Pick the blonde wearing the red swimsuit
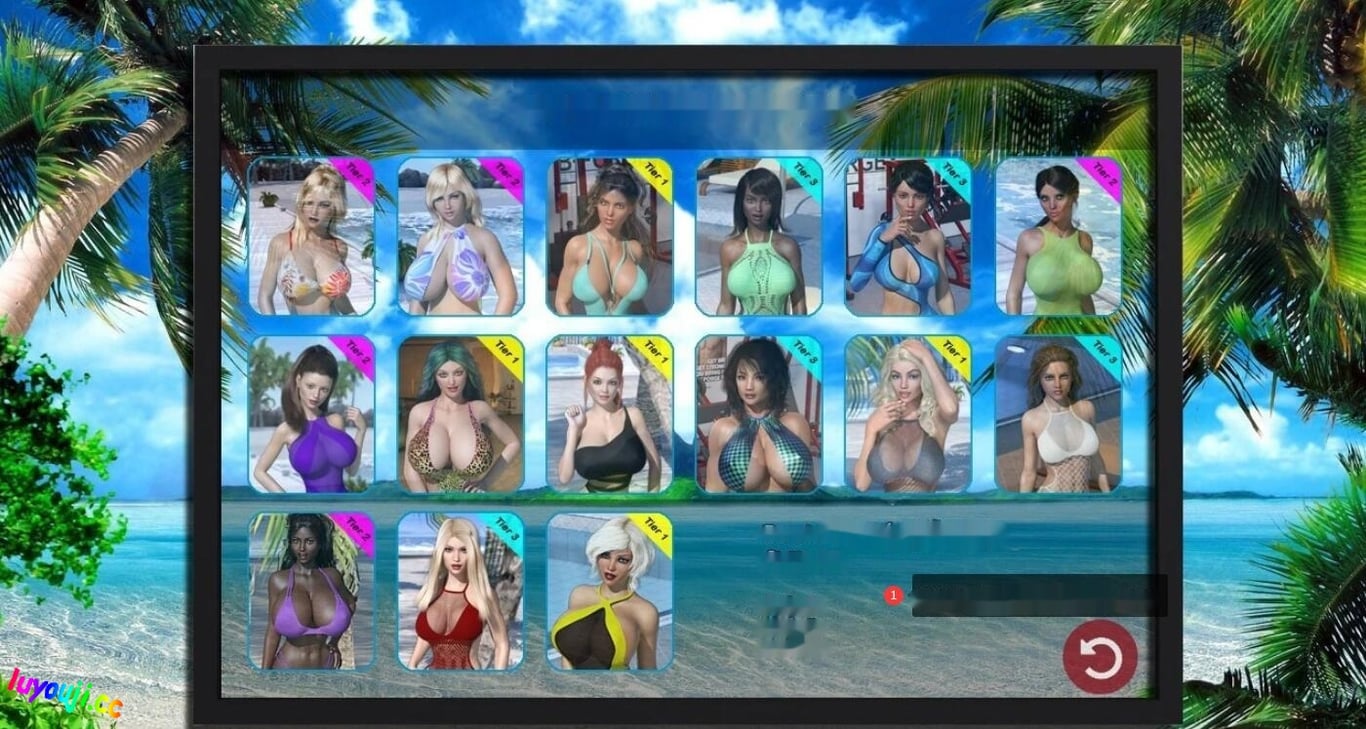The image size is (1366, 729). point(460,593)
